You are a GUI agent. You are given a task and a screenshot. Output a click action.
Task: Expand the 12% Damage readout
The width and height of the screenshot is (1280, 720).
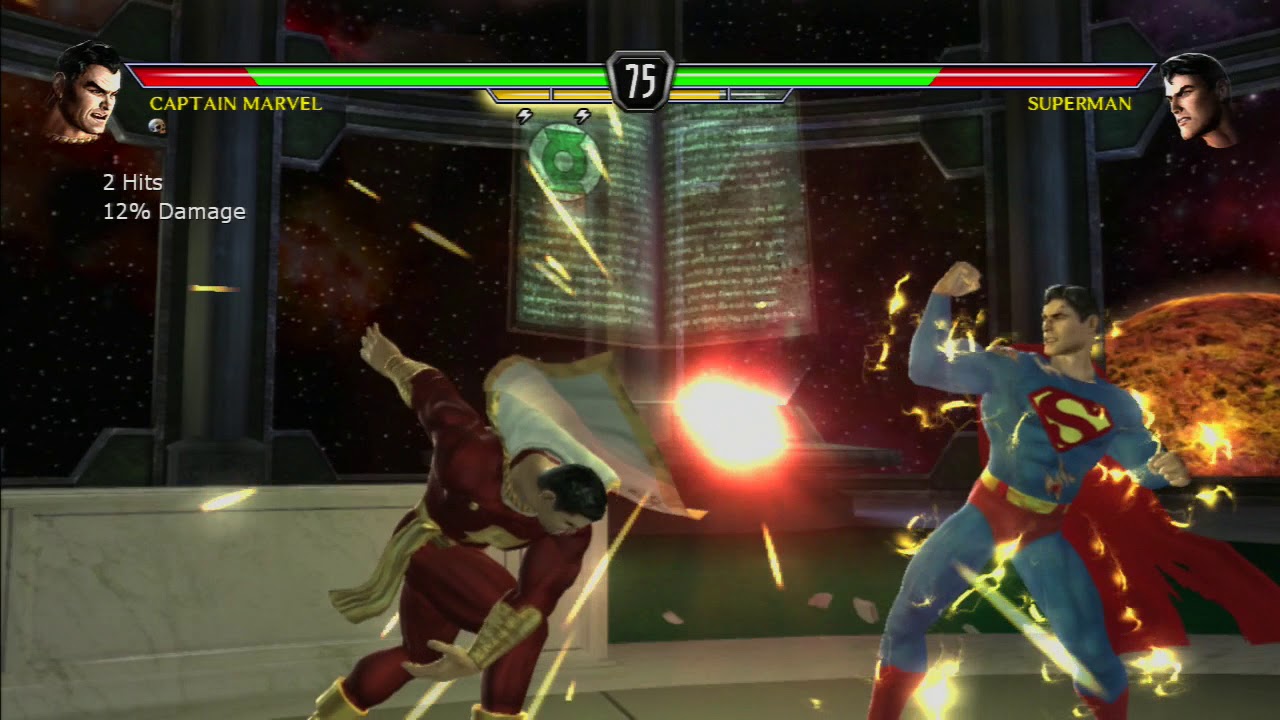coord(172,211)
